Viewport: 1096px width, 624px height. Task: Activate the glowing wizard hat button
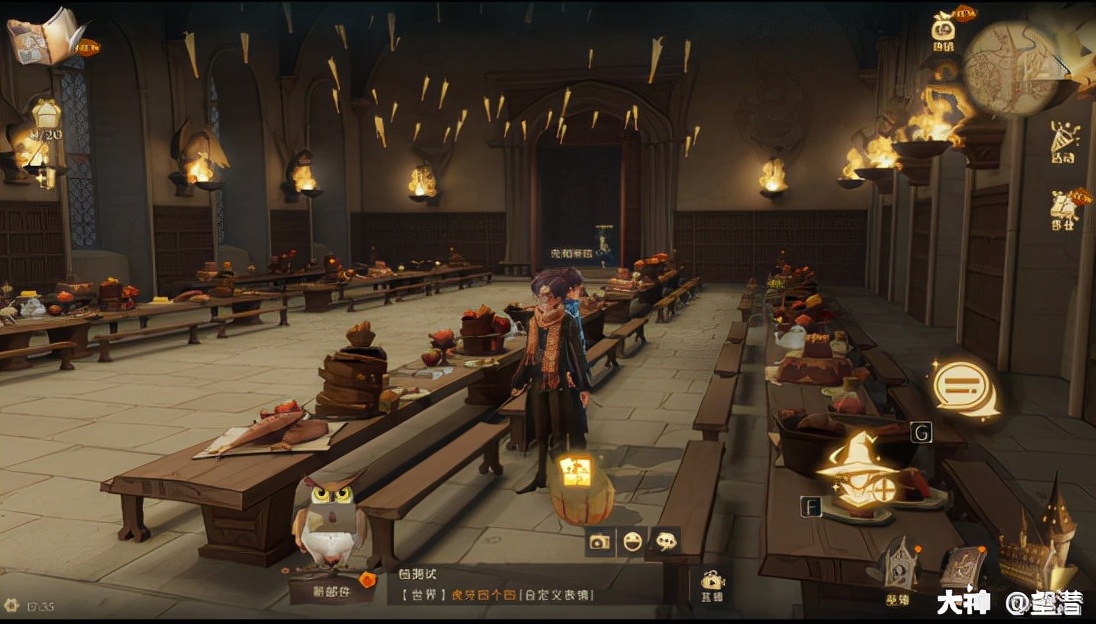858,469
